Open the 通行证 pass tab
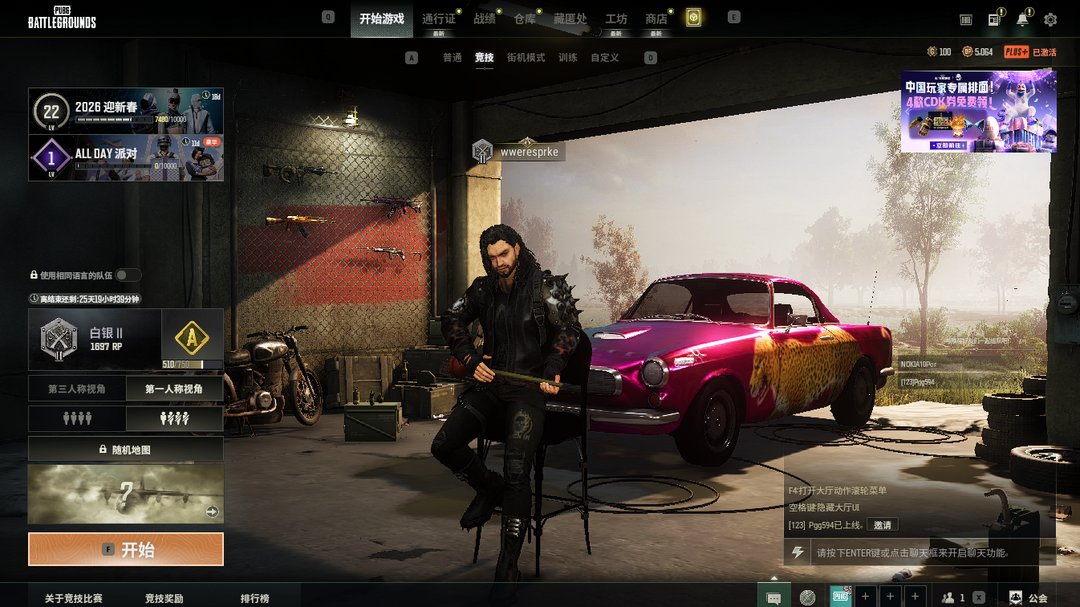 coord(438,19)
